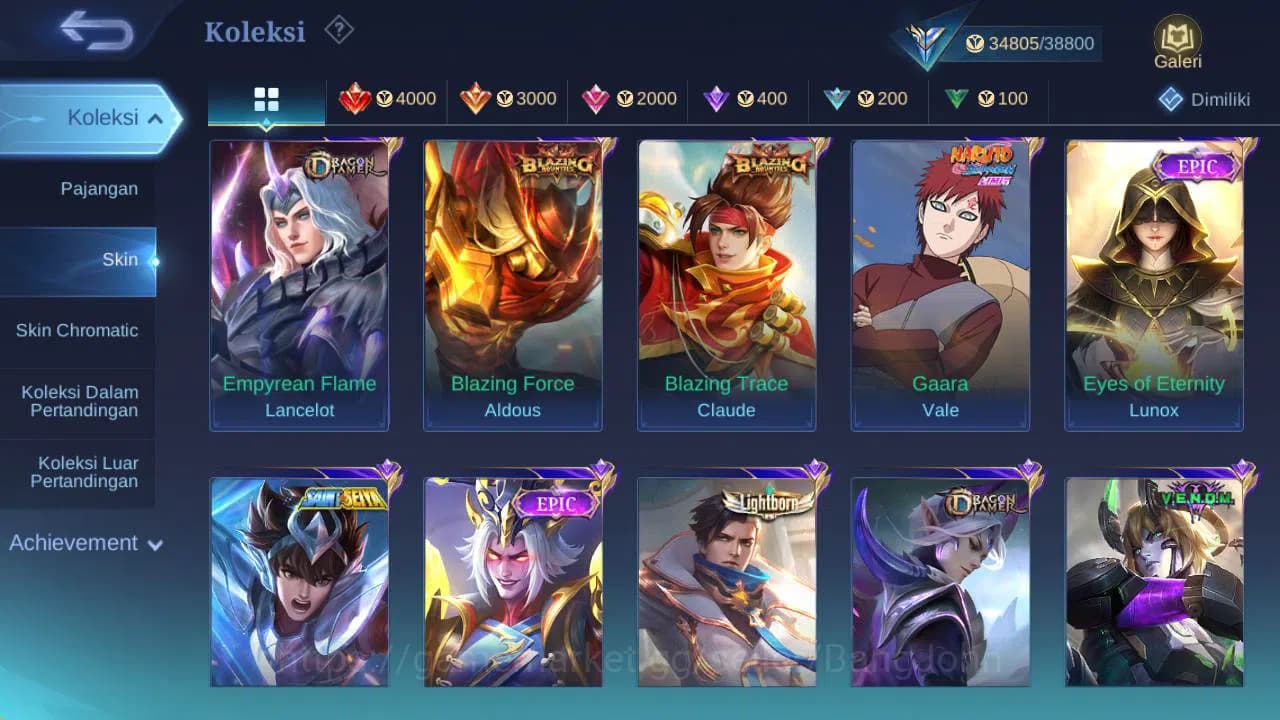The image size is (1280, 720).
Task: Click the question mark beside Koleksi title
Action: [338, 31]
